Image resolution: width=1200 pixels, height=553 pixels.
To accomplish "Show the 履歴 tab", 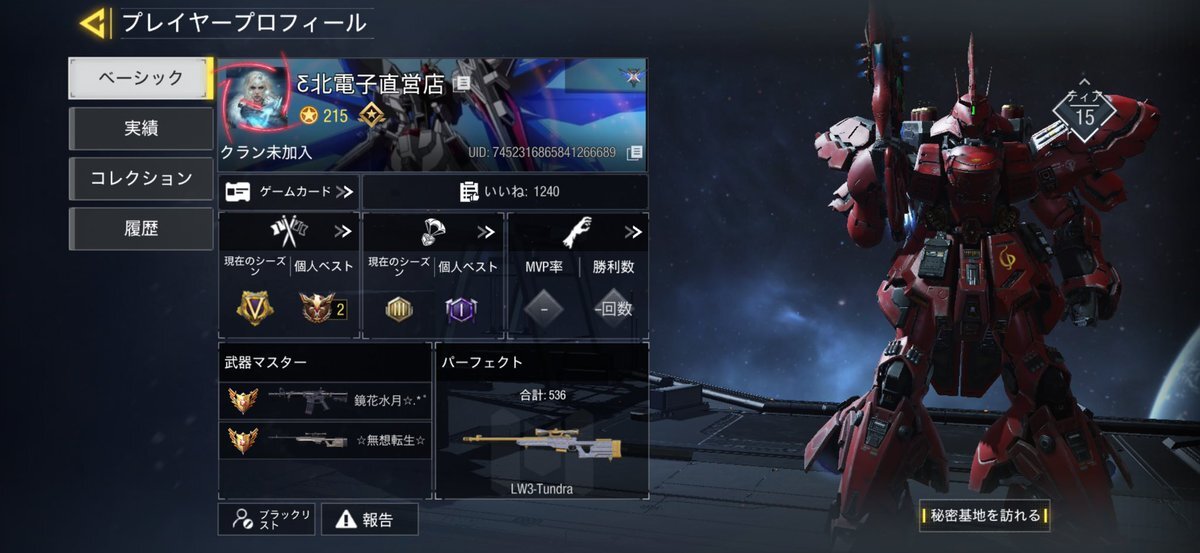I will click(140, 229).
